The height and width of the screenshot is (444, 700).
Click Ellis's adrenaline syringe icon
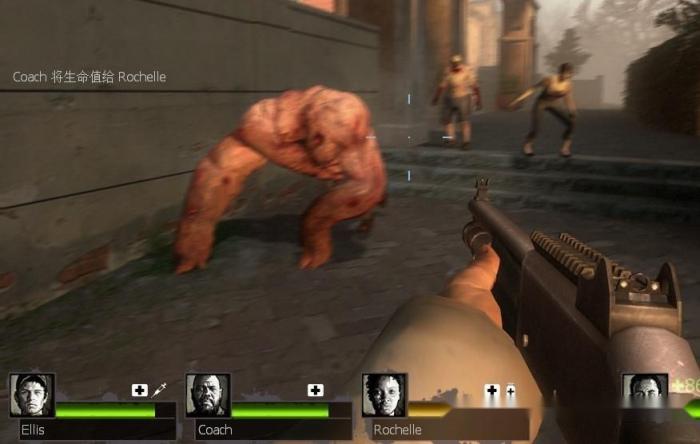coord(158,390)
